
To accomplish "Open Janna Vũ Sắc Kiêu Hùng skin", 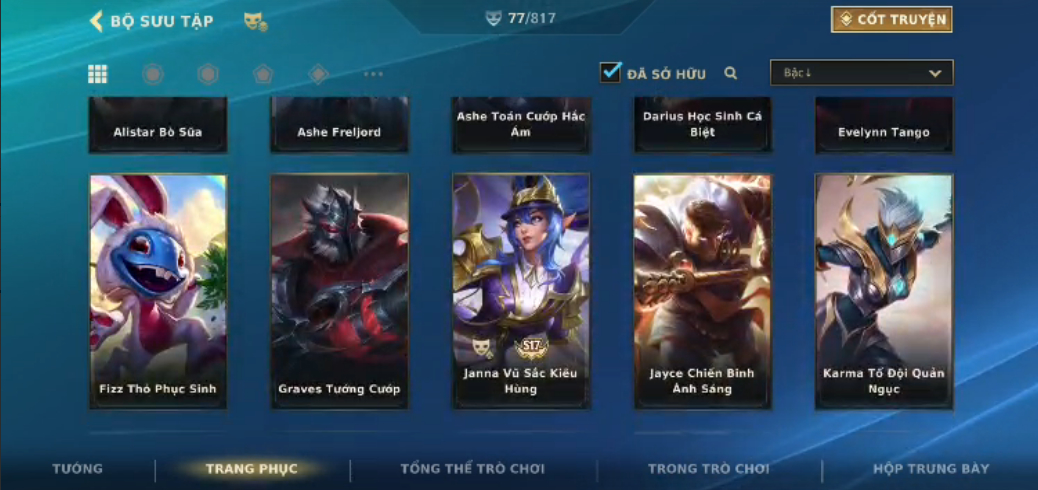I will point(521,291).
